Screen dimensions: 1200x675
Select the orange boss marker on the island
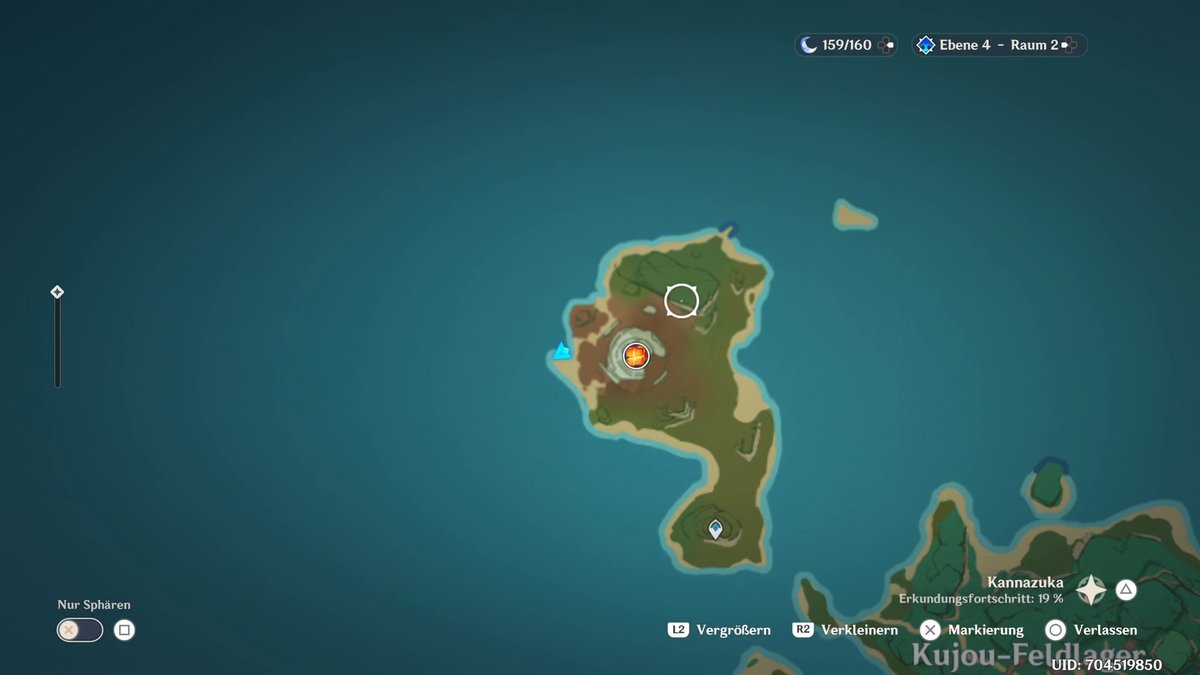point(636,354)
